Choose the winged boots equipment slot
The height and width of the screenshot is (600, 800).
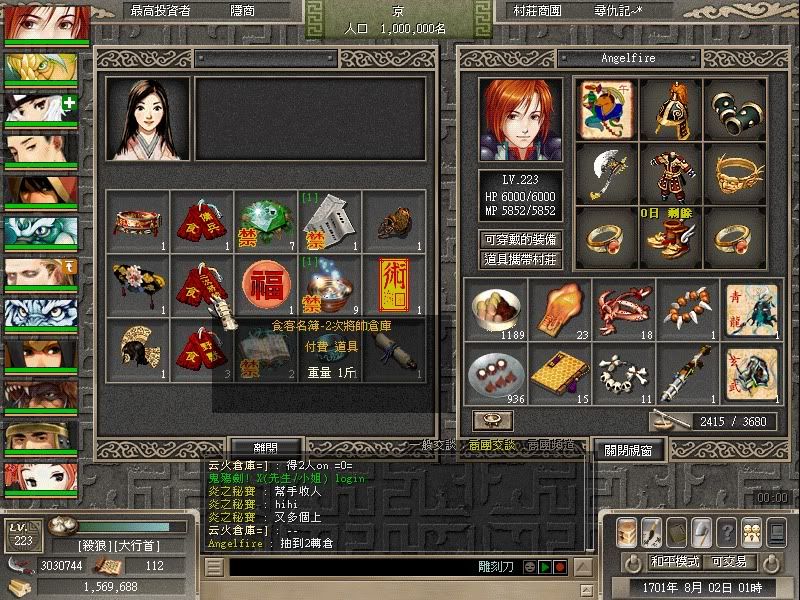click(670, 234)
